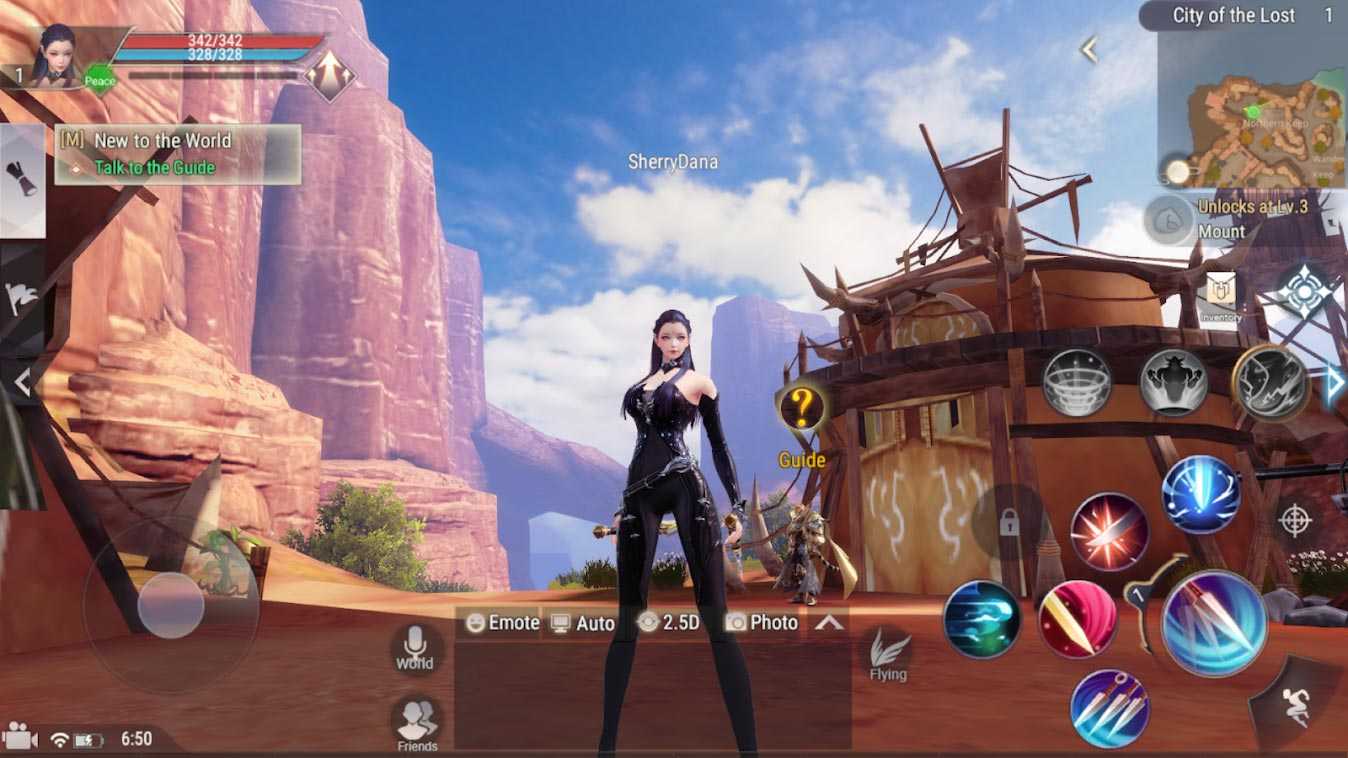The width and height of the screenshot is (1348, 758).
Task: Start screen recording with the camera icon
Action: [x=20, y=739]
